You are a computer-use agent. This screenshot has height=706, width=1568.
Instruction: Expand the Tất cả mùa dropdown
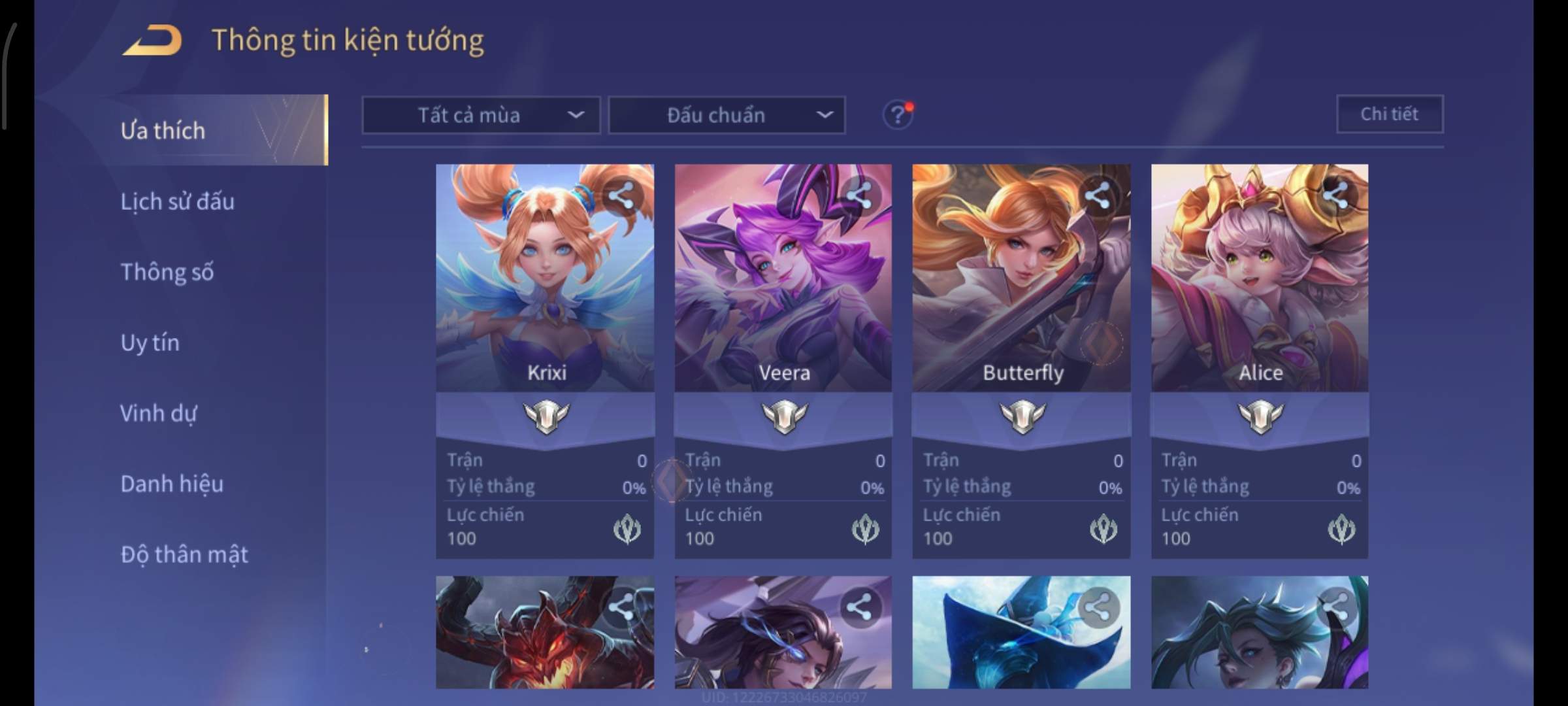481,115
